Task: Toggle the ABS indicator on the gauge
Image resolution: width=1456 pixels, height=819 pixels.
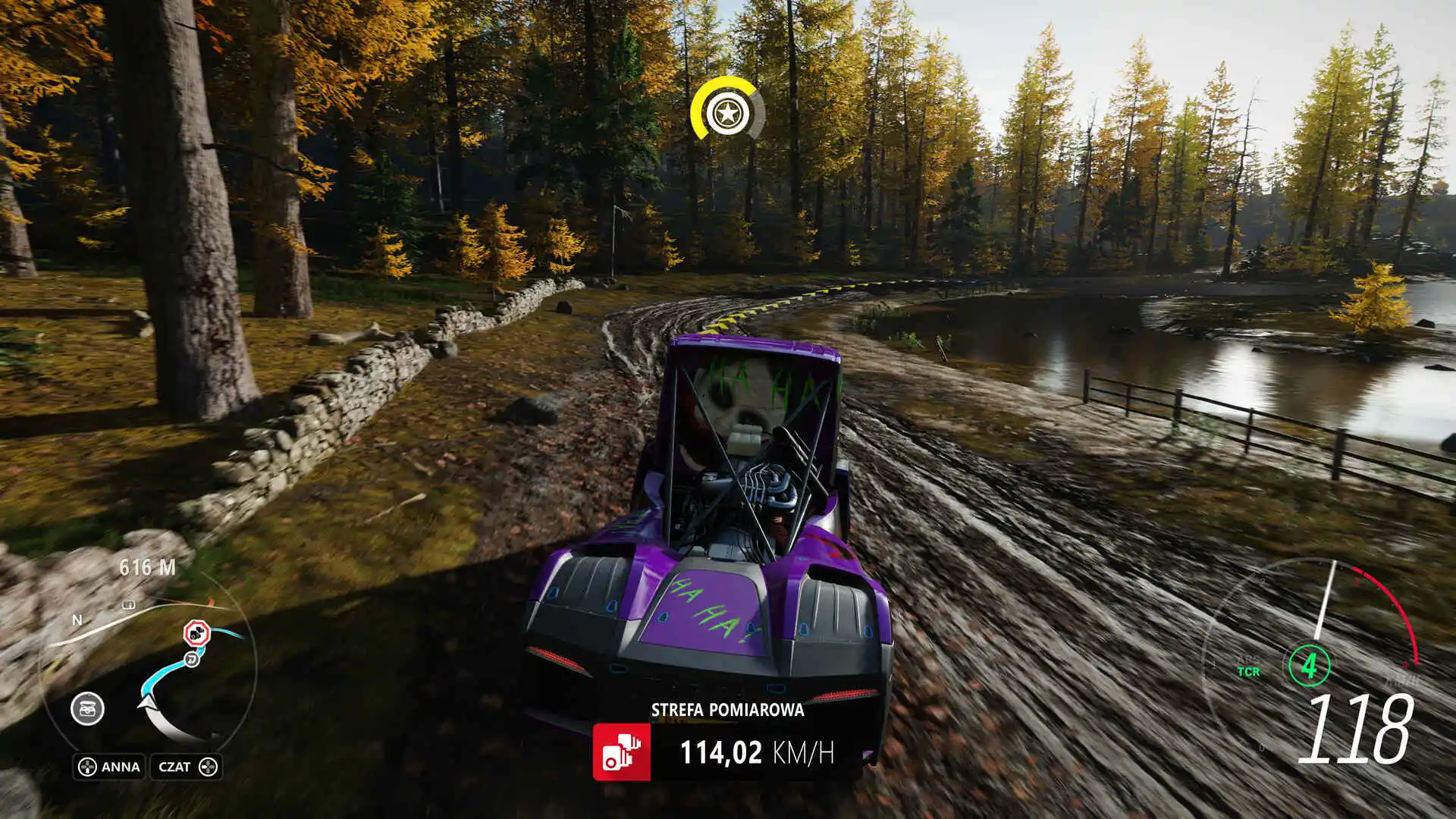Action: click(x=1249, y=660)
